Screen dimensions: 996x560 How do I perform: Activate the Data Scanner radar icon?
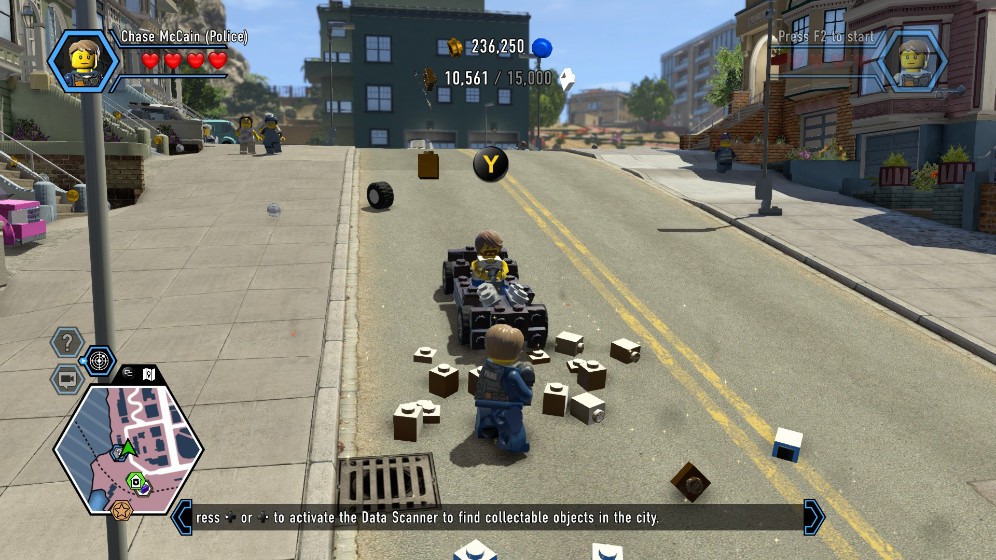(x=98, y=360)
